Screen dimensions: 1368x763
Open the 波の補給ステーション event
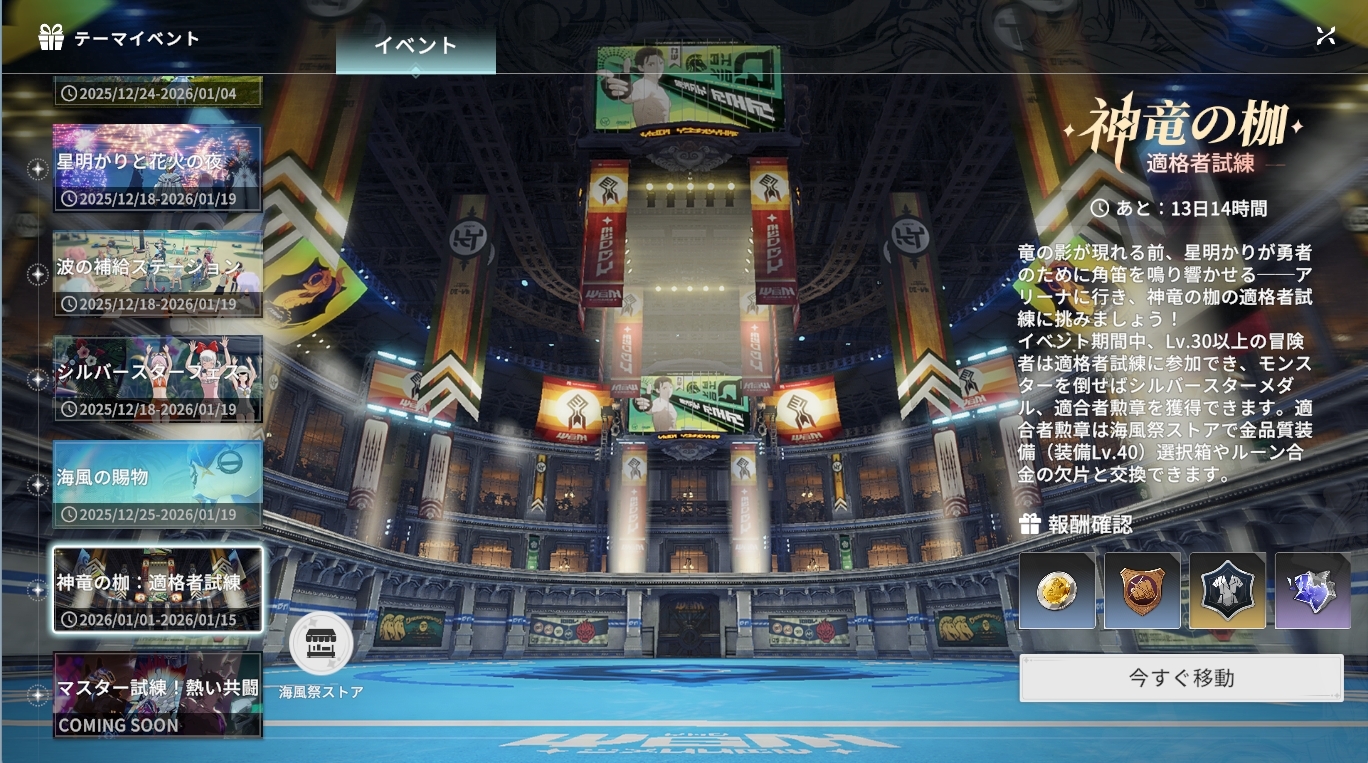(x=158, y=274)
